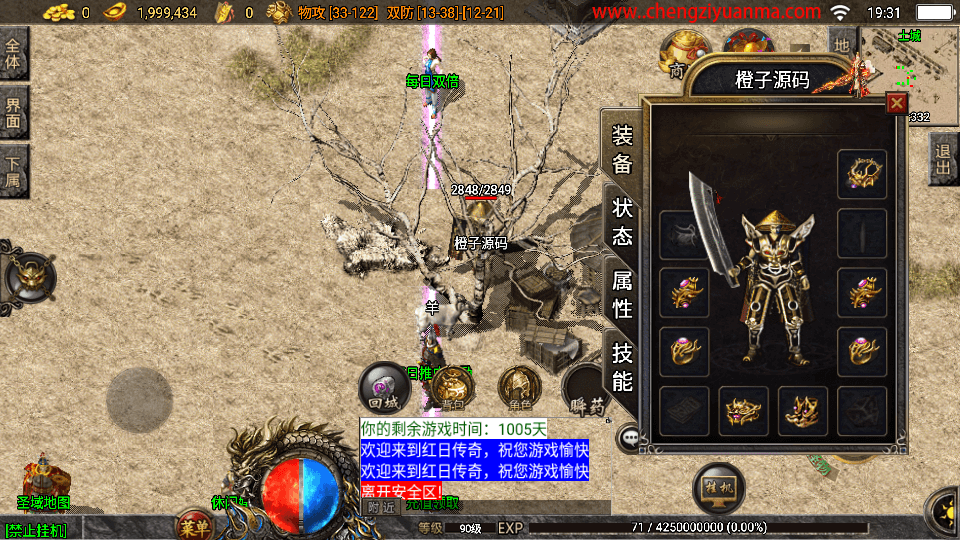This screenshot has width=960, height=540.
Task: Select the 技能 skills tab
Action: click(x=622, y=366)
